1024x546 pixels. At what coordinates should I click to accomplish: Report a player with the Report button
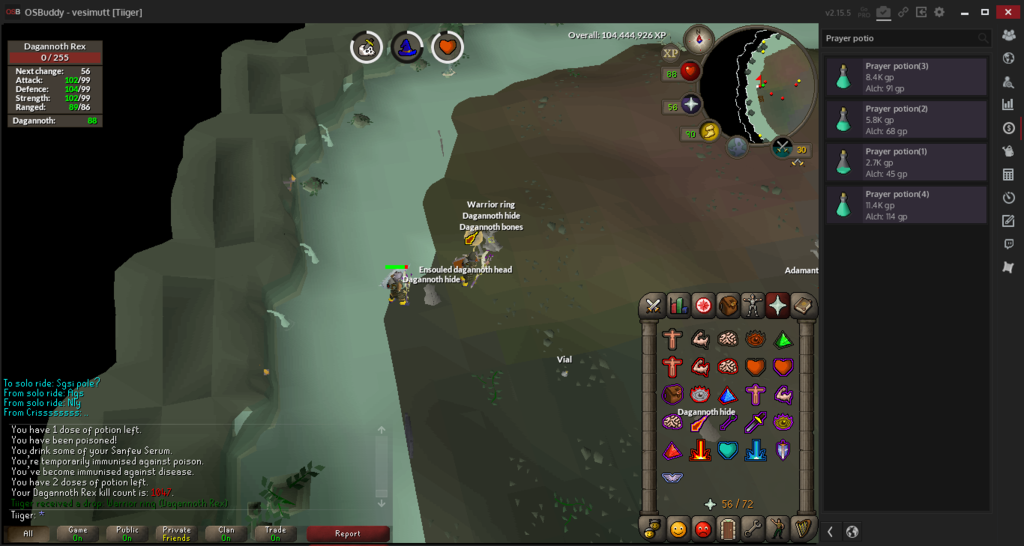click(x=347, y=533)
